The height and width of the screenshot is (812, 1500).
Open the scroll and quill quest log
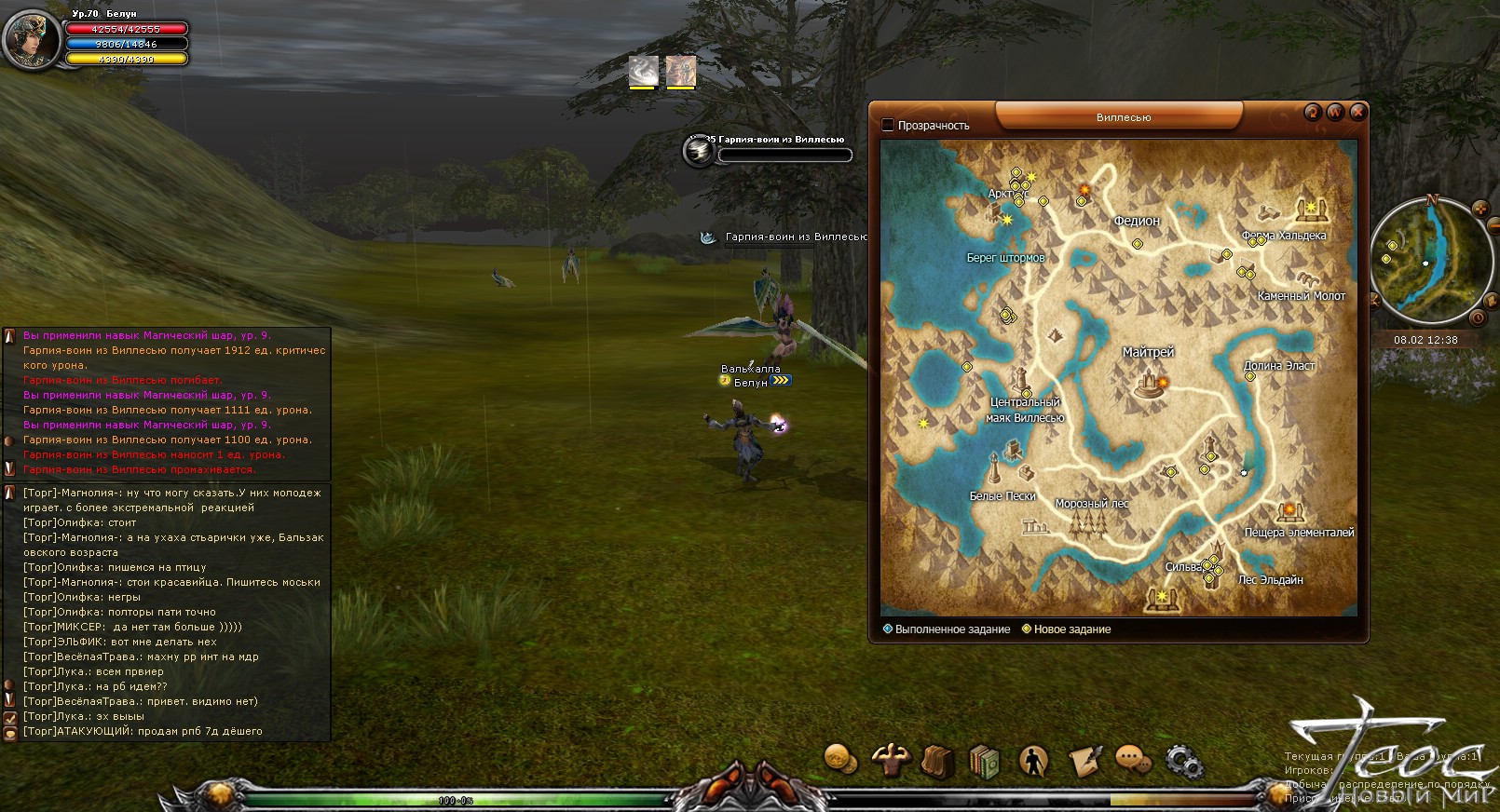pyautogui.click(x=1084, y=761)
